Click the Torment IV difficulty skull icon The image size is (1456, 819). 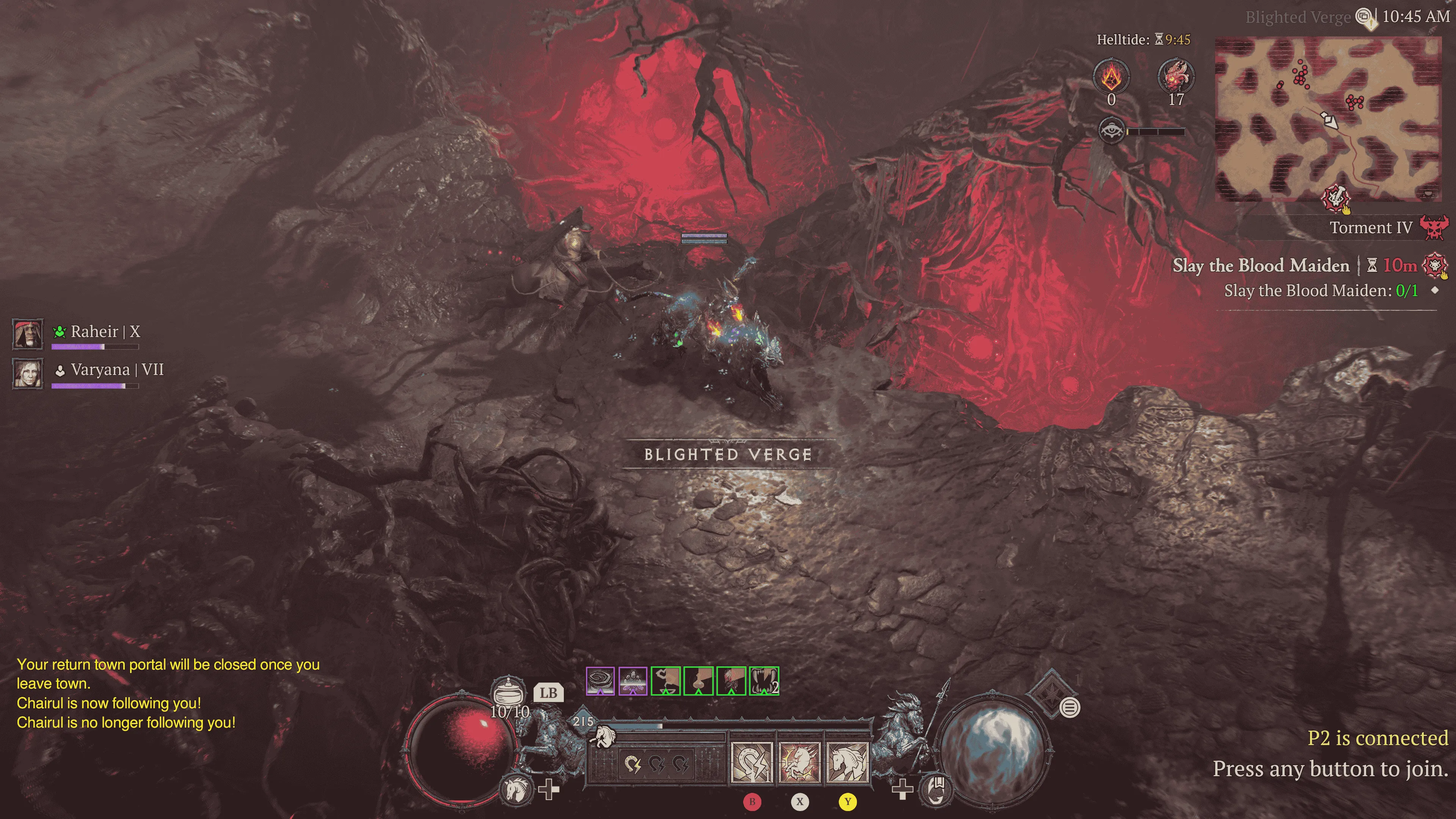(x=1434, y=228)
